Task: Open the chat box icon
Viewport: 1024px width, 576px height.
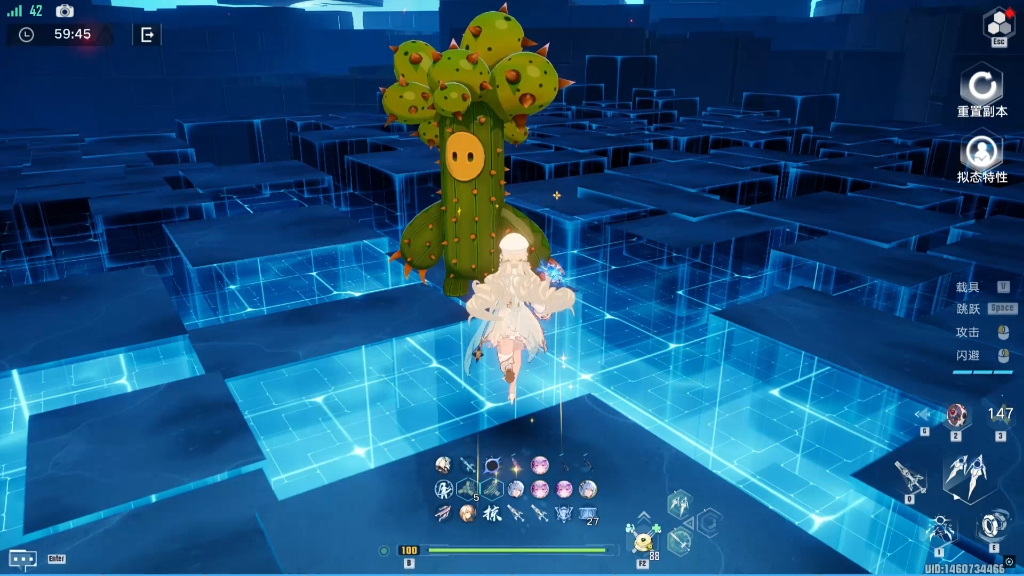Action: [23, 559]
